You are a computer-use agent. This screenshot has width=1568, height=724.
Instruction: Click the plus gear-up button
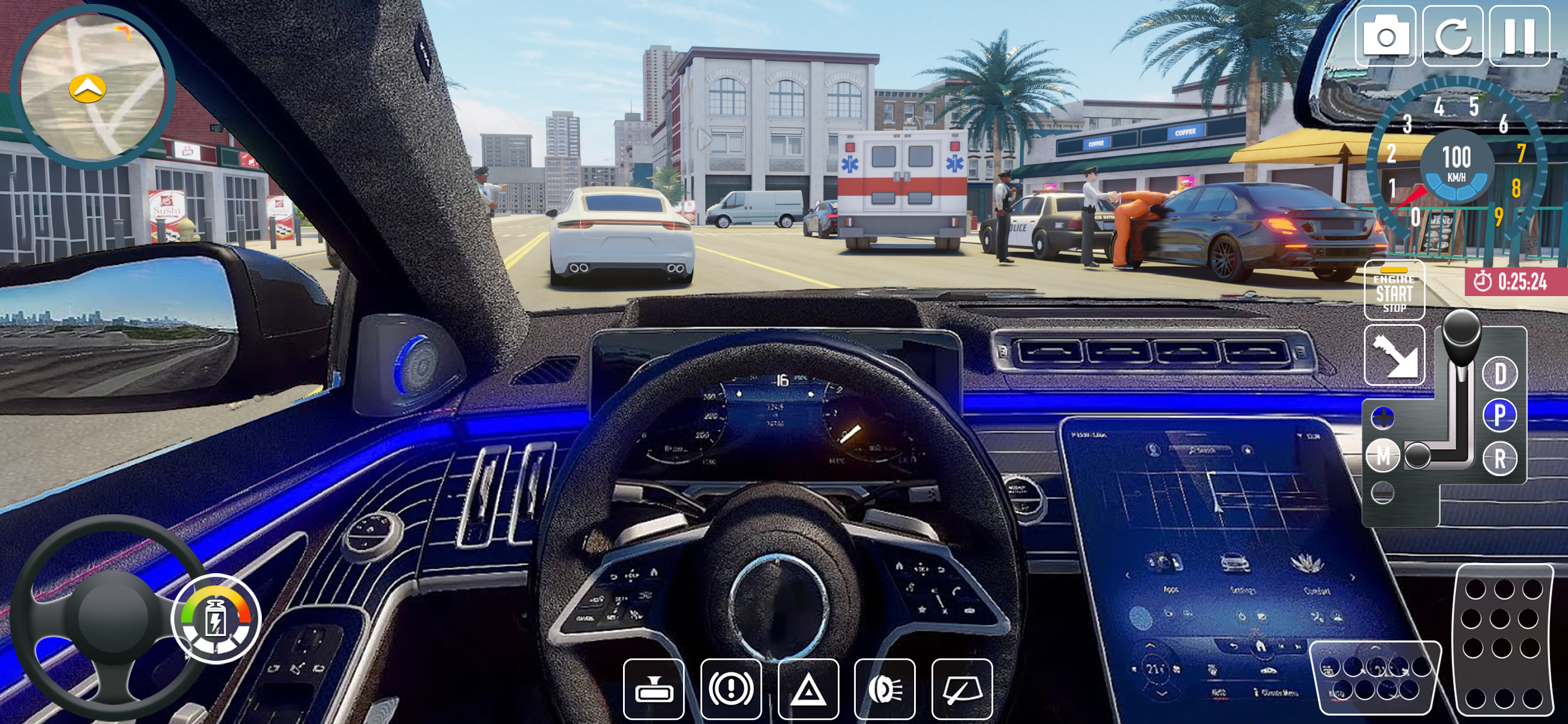coord(1383,418)
